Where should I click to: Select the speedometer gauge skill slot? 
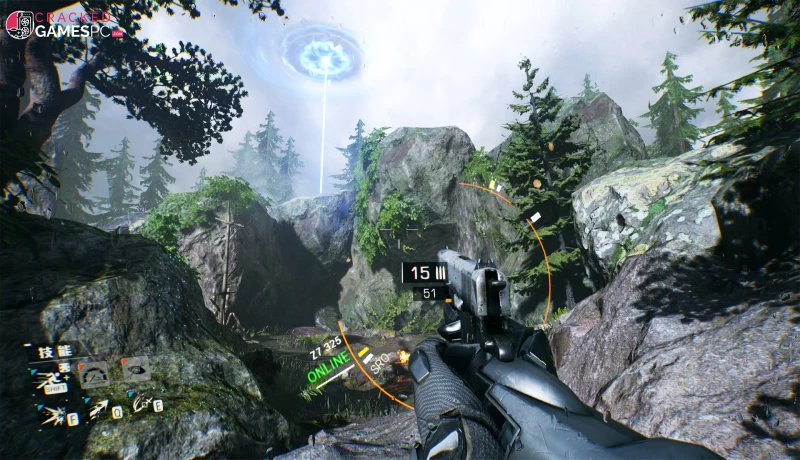click(x=92, y=375)
